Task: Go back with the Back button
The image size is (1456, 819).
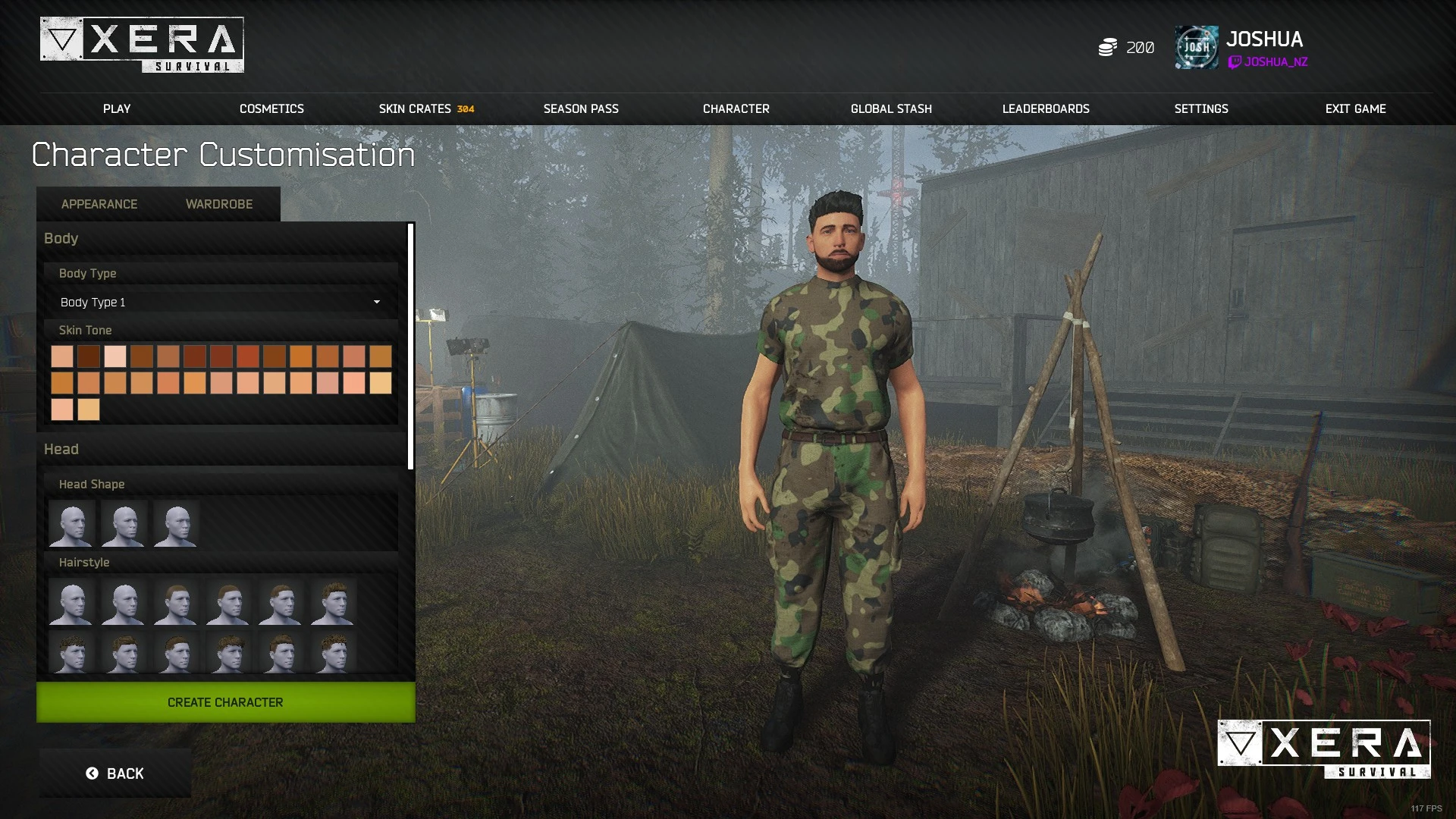Action: (x=115, y=773)
